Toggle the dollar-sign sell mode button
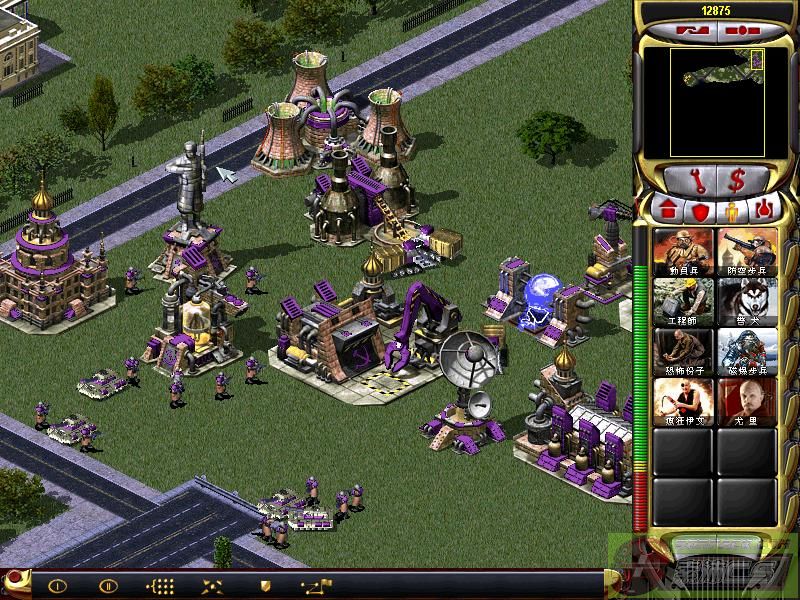 (x=739, y=180)
